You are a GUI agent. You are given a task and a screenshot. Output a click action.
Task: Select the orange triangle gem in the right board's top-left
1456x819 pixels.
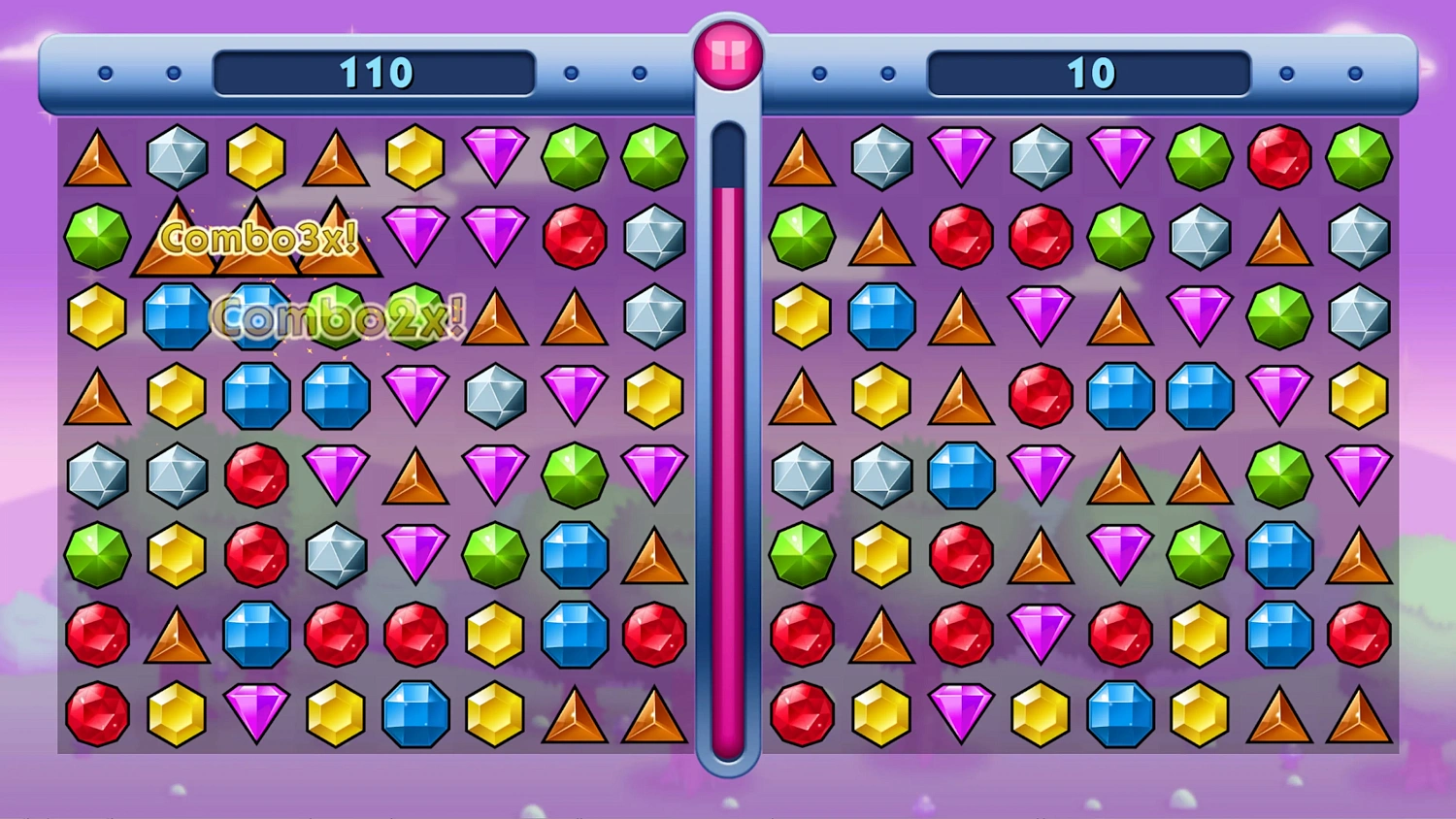click(803, 156)
